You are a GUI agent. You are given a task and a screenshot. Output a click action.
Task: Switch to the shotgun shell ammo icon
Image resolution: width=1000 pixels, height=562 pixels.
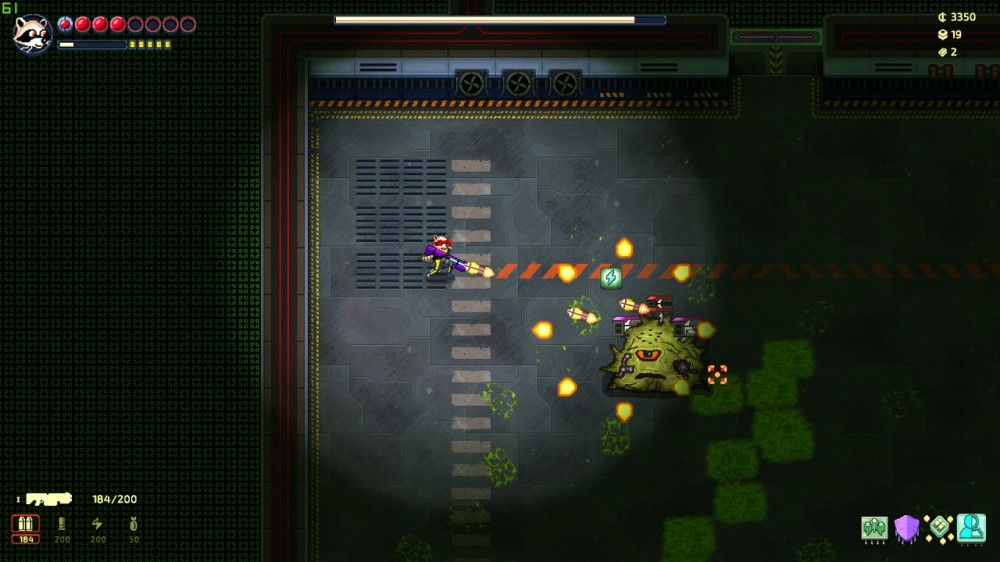(62, 525)
